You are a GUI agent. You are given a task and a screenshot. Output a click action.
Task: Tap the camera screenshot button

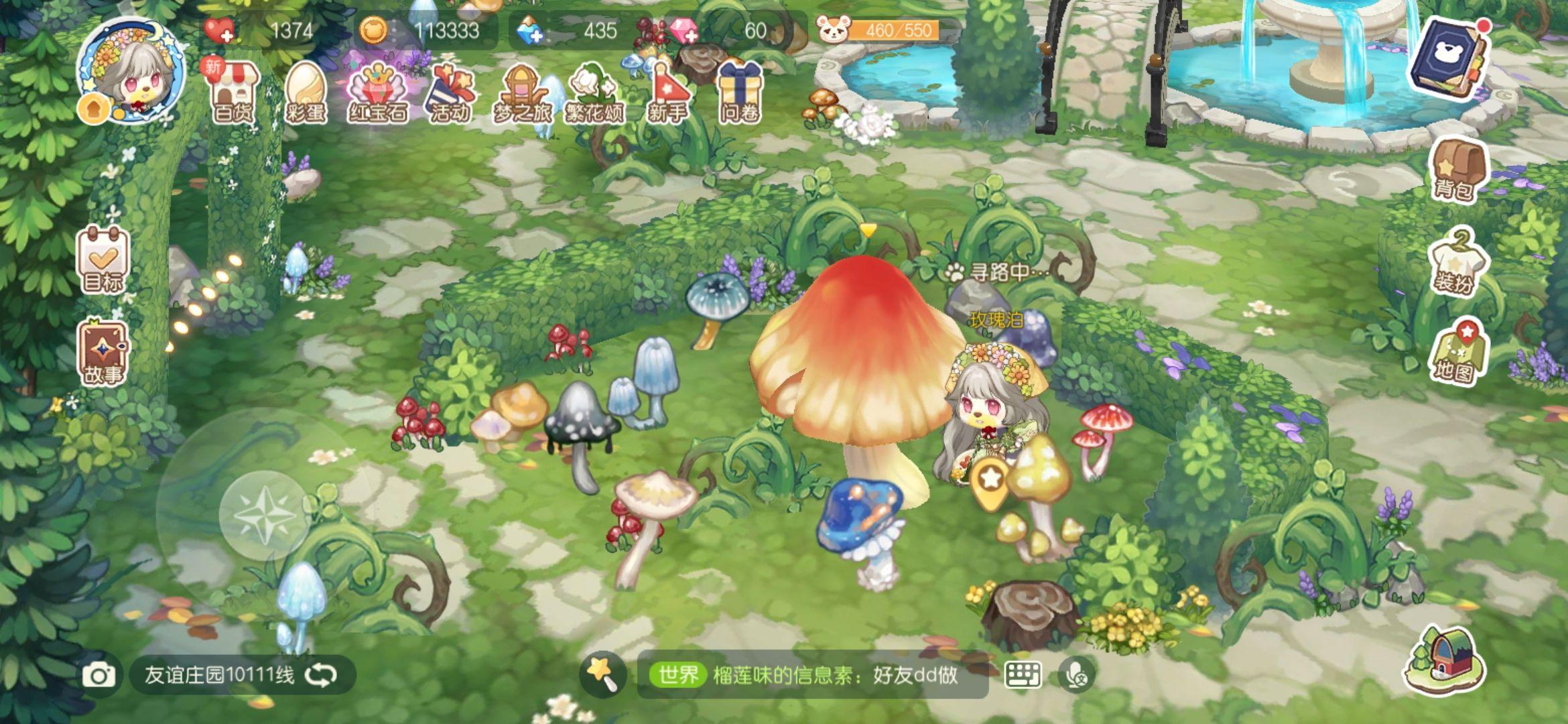coord(99,675)
